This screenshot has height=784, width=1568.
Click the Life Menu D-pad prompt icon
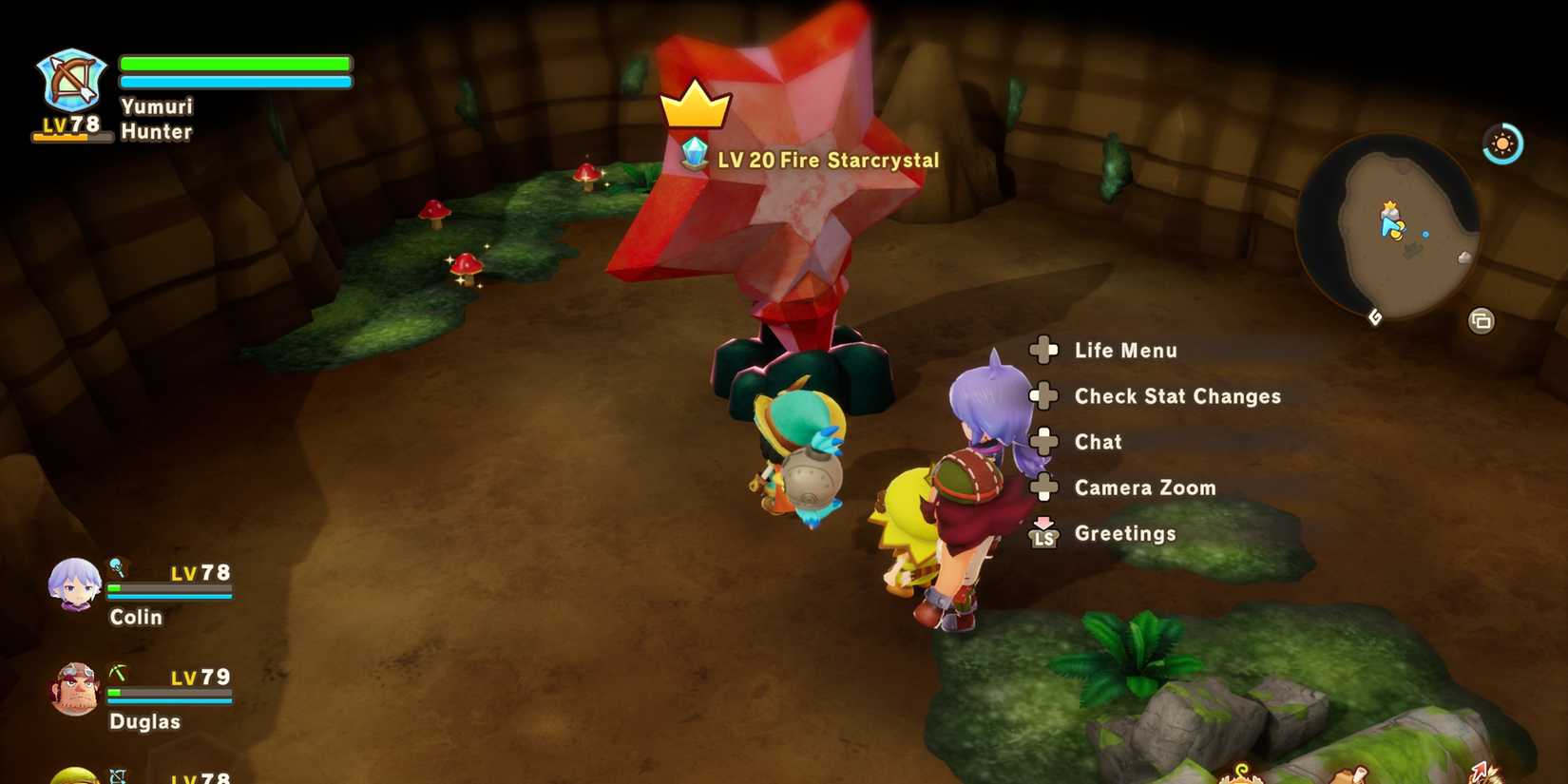tap(1045, 350)
